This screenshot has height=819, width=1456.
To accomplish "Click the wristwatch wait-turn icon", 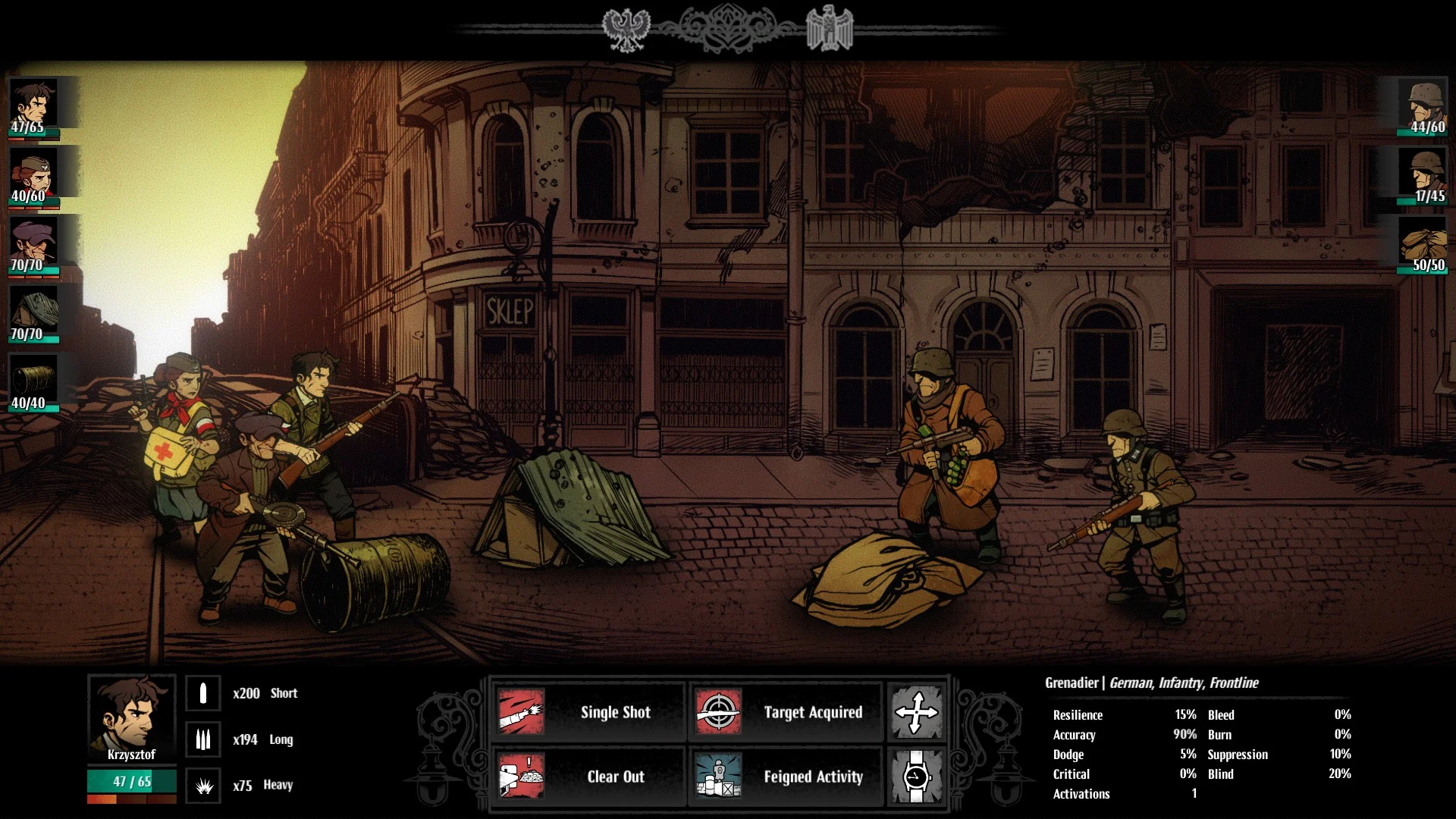I will (916, 777).
